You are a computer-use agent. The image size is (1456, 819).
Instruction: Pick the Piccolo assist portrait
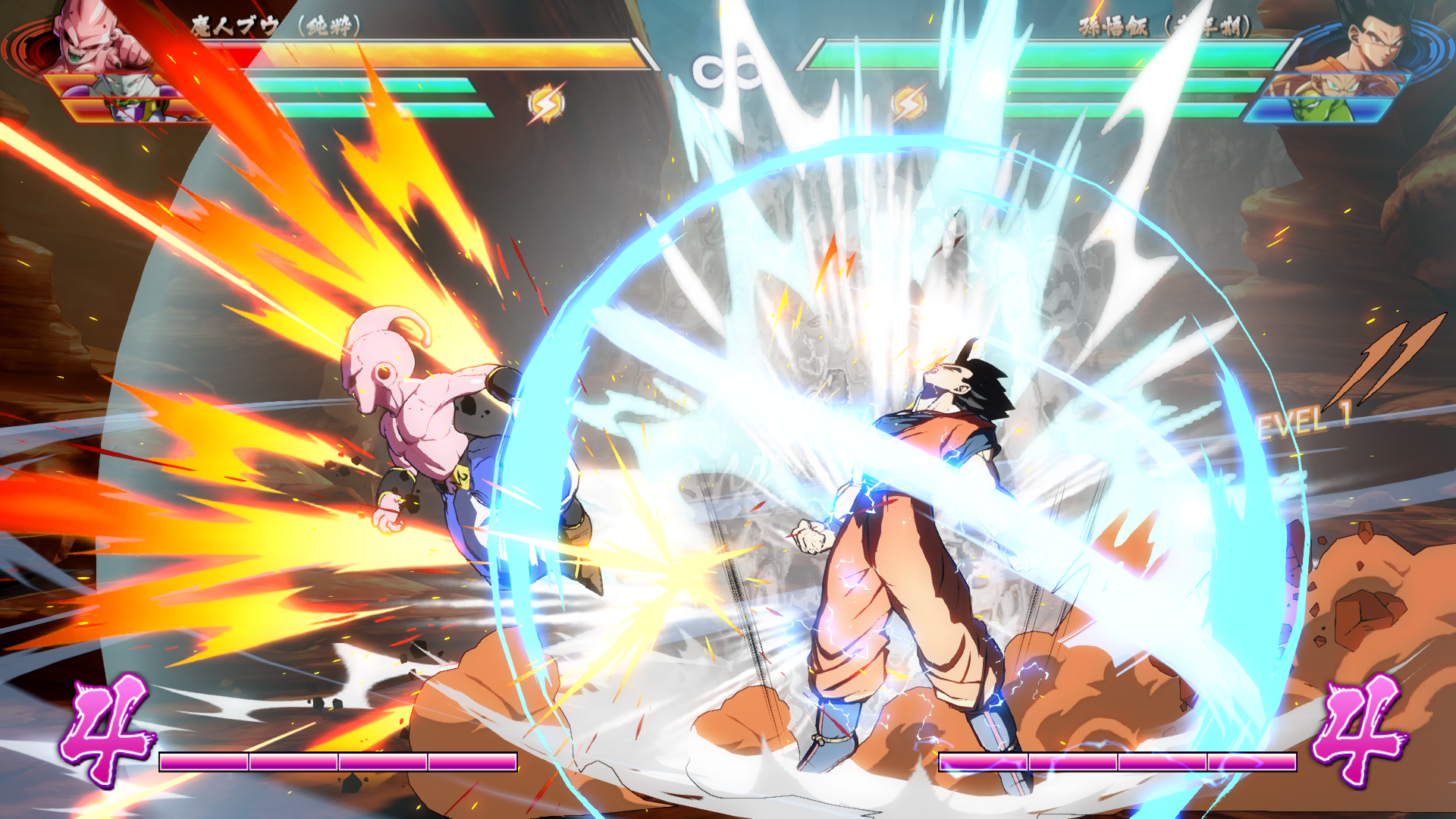coord(1323,111)
